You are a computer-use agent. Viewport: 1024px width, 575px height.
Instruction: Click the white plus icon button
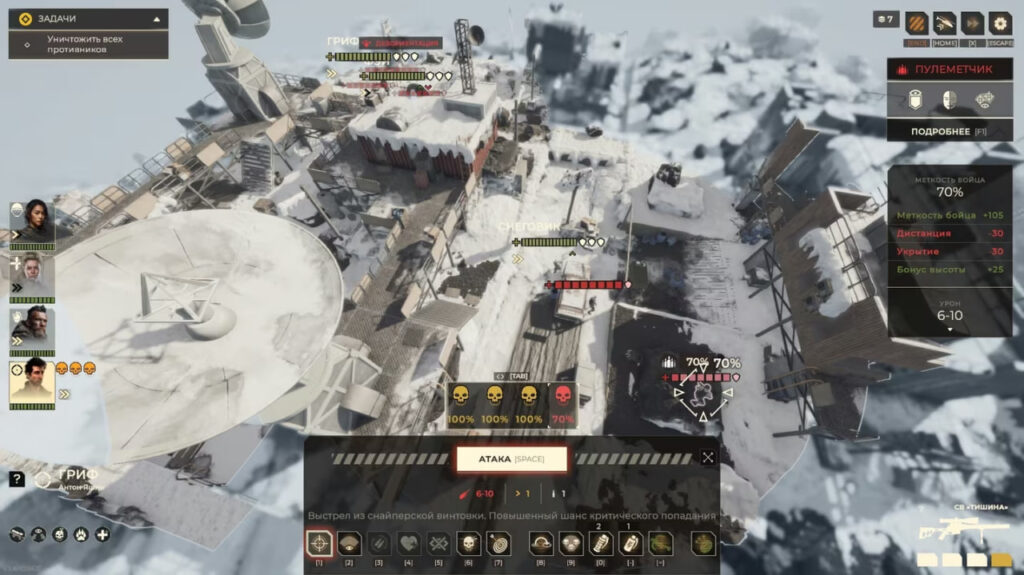point(103,534)
